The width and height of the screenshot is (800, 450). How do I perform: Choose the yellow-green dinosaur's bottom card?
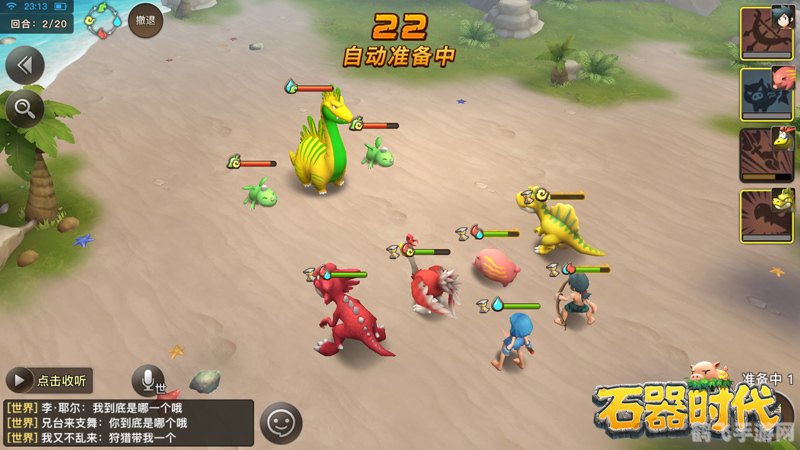766,216
